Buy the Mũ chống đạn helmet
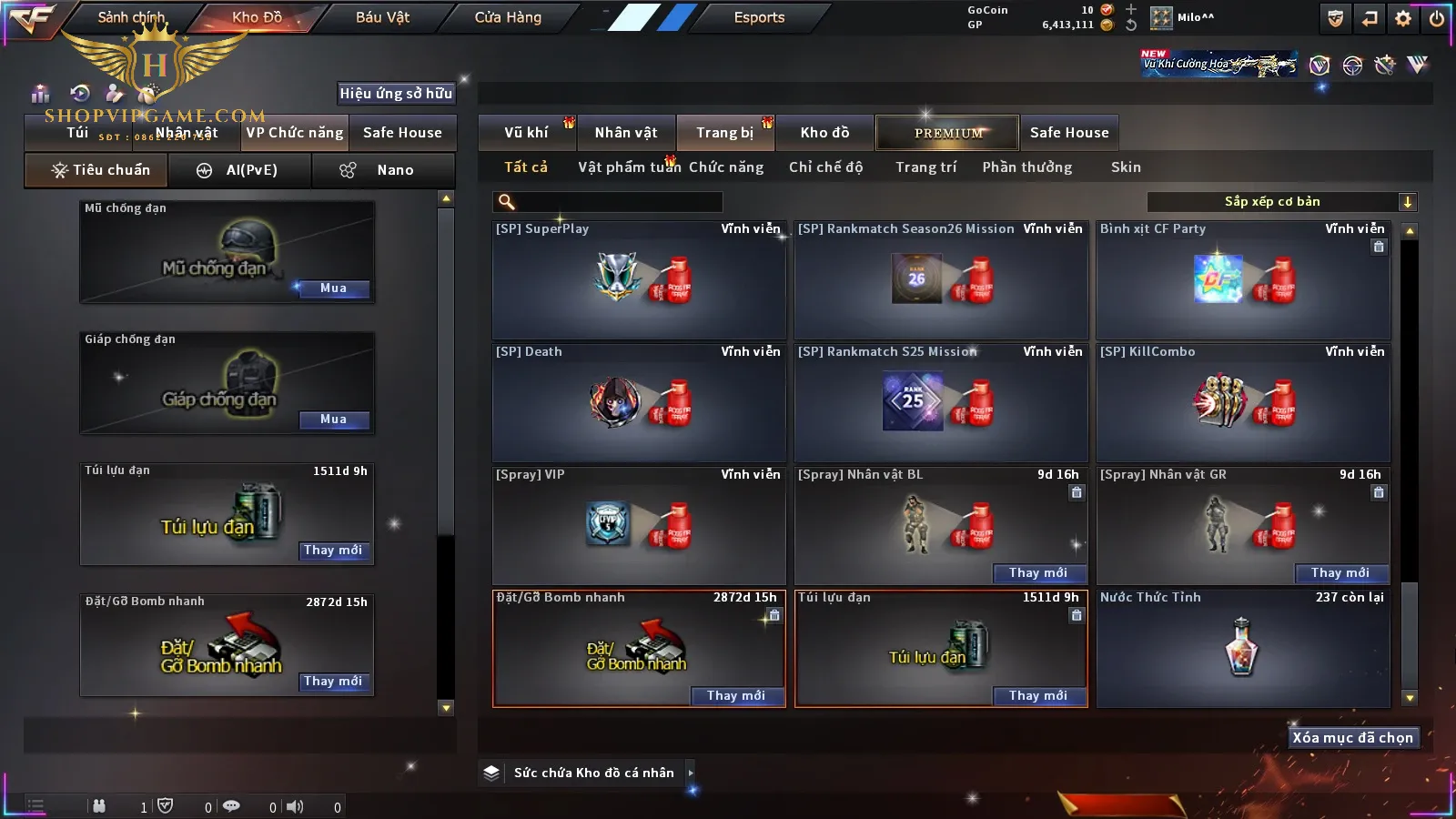1456x819 pixels. [333, 288]
